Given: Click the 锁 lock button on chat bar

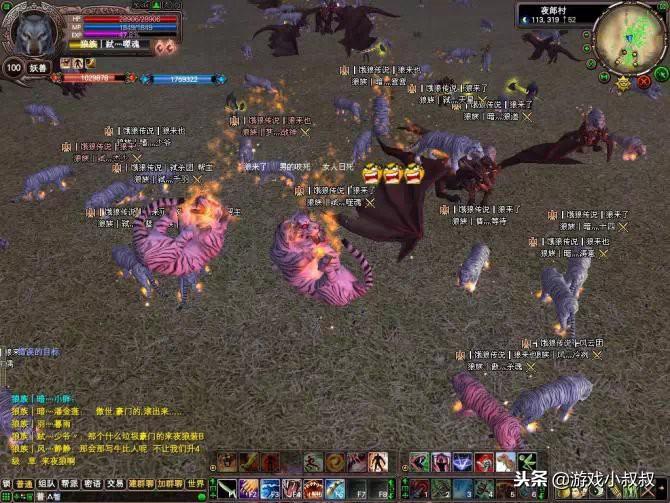Looking at the screenshot, I should [6, 483].
